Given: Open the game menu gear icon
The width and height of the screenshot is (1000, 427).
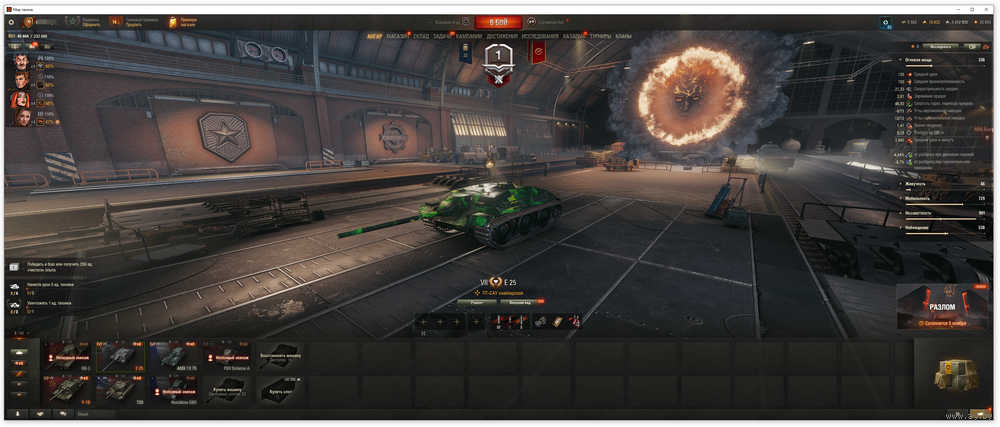Looking at the screenshot, I should (x=11, y=22).
